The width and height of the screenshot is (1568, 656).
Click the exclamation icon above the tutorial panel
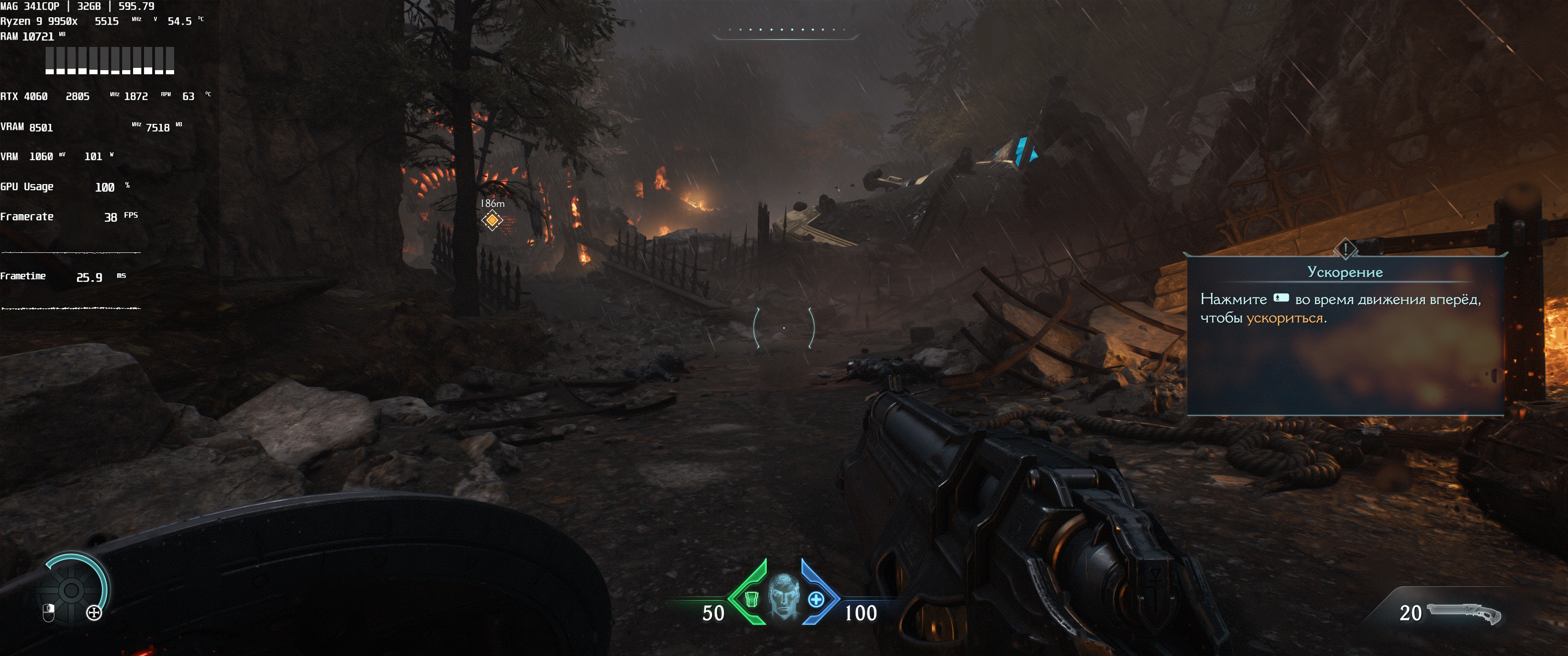[1345, 248]
